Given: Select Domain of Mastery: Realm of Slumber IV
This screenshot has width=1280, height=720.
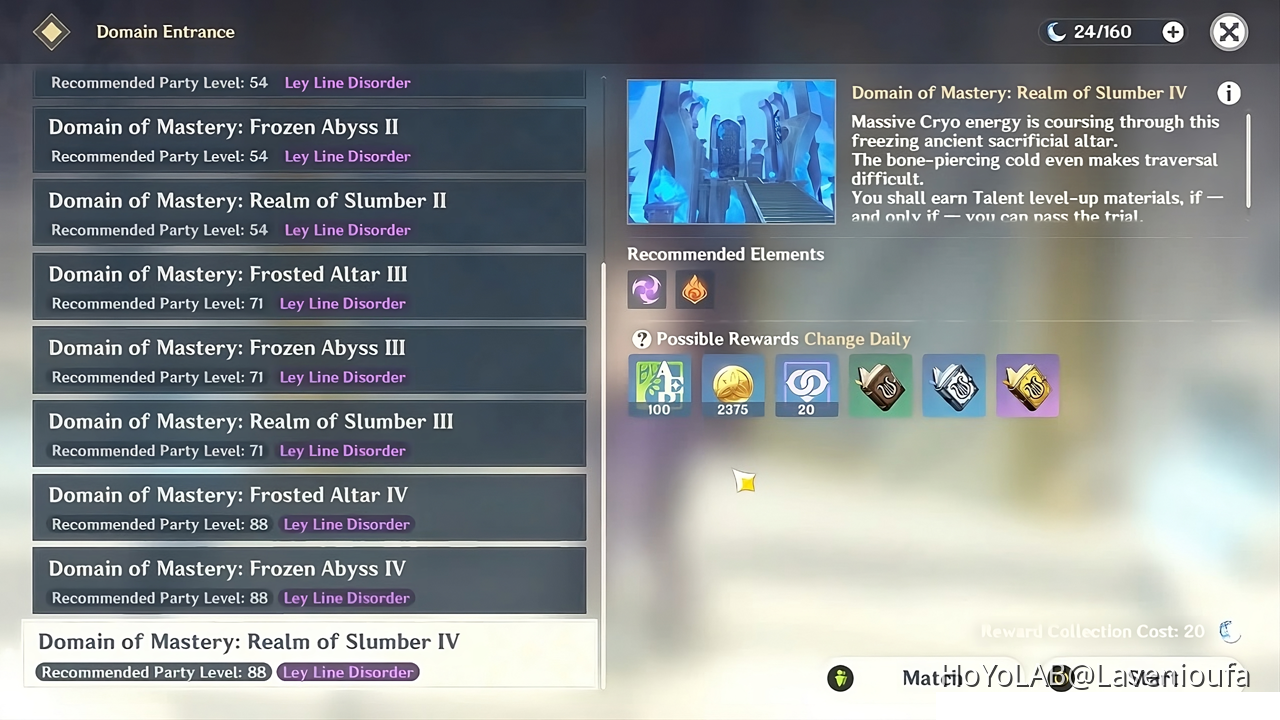Looking at the screenshot, I should 310,655.
